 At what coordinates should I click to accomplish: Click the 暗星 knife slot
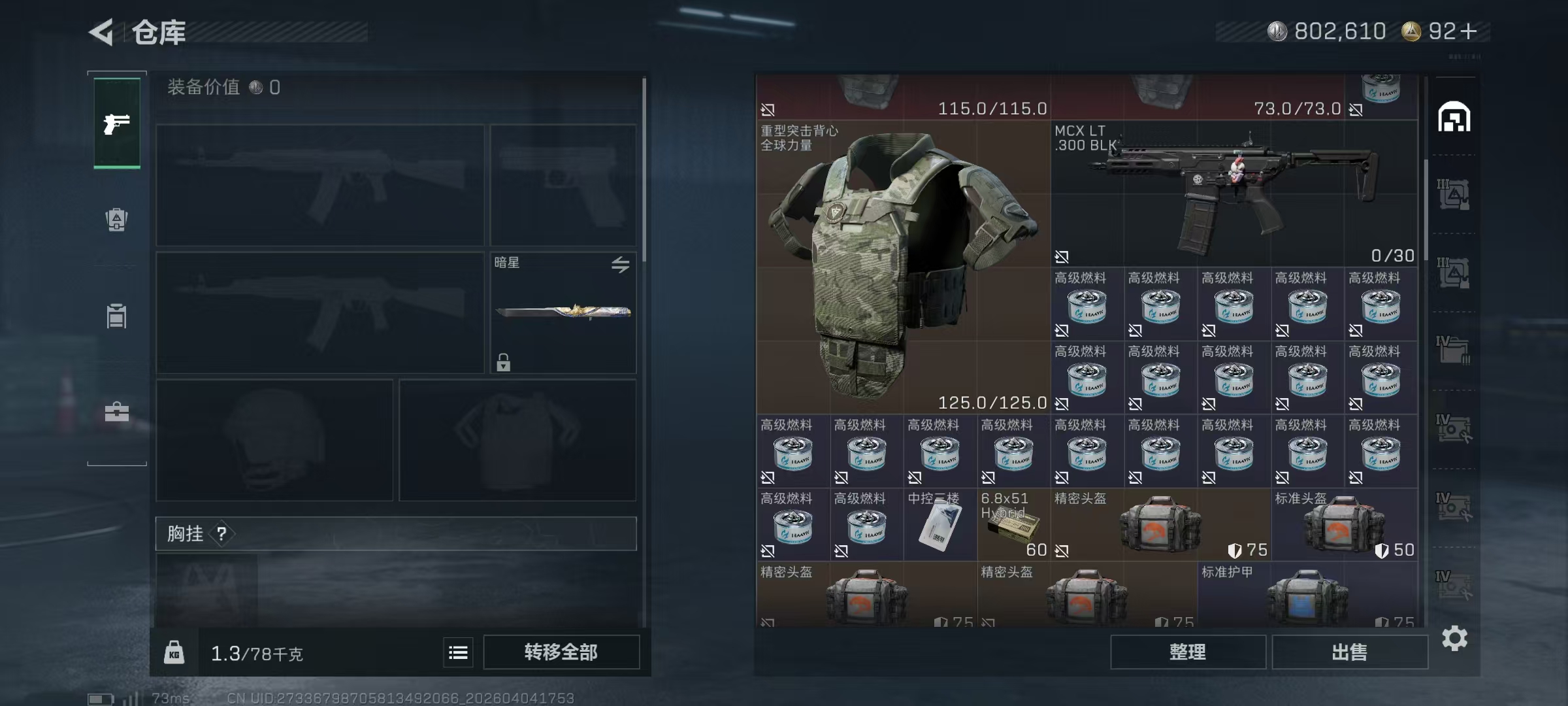pyautogui.click(x=563, y=312)
